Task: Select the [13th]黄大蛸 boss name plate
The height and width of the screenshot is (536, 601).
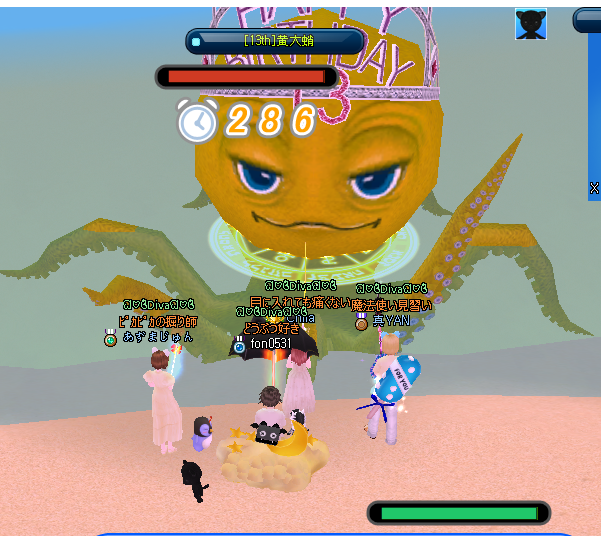Action: pos(275,41)
